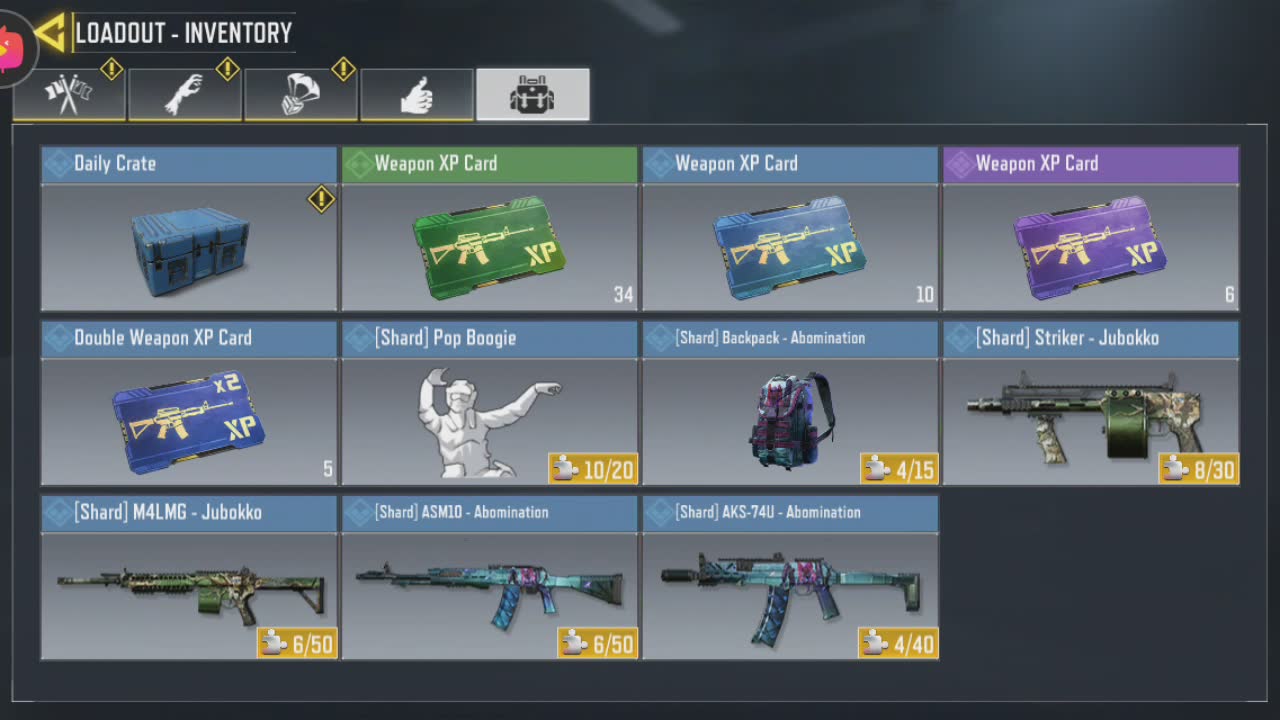Open the thumbs-up emotes tab

[417, 95]
